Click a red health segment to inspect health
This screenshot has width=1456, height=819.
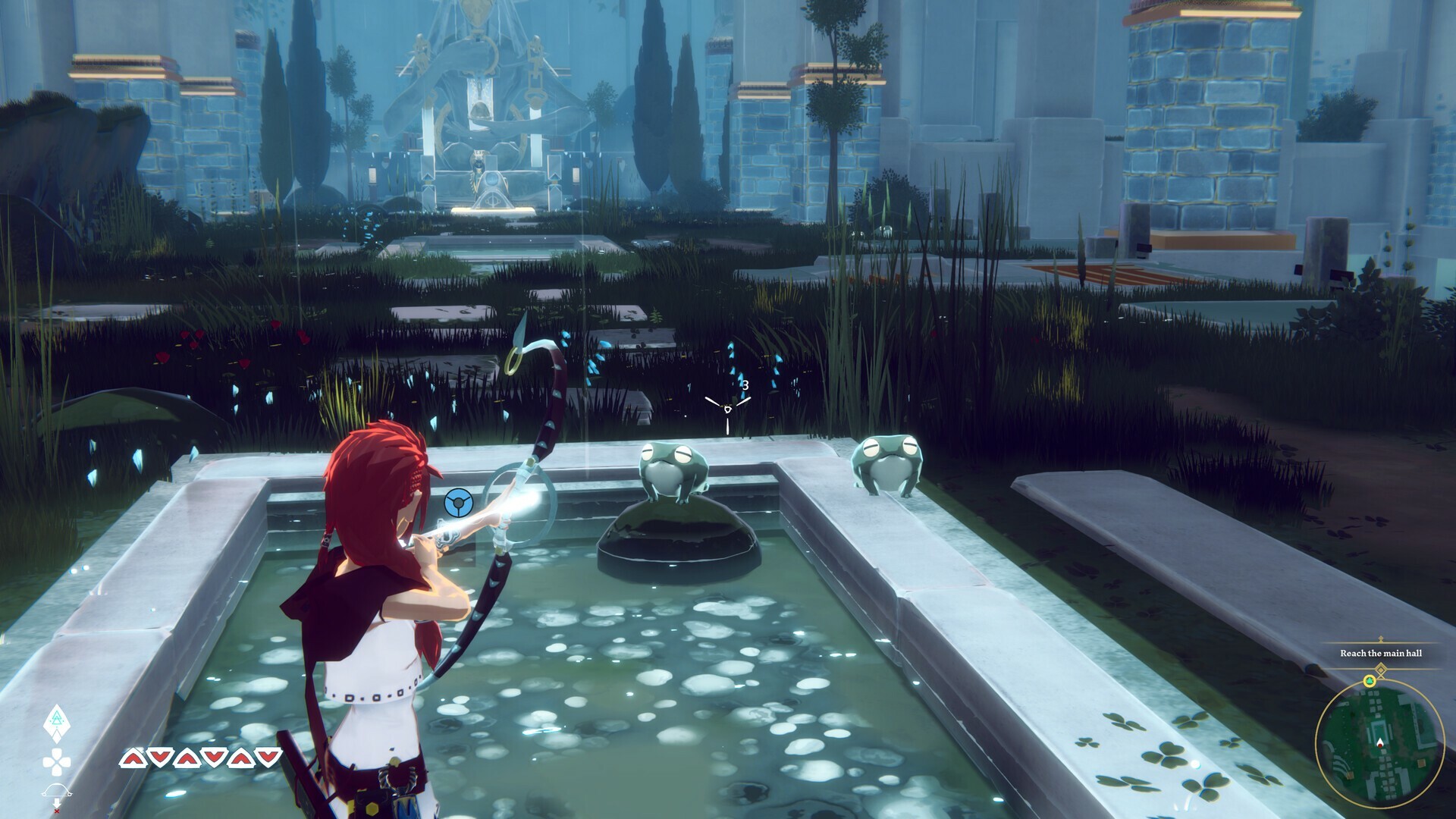point(134,758)
